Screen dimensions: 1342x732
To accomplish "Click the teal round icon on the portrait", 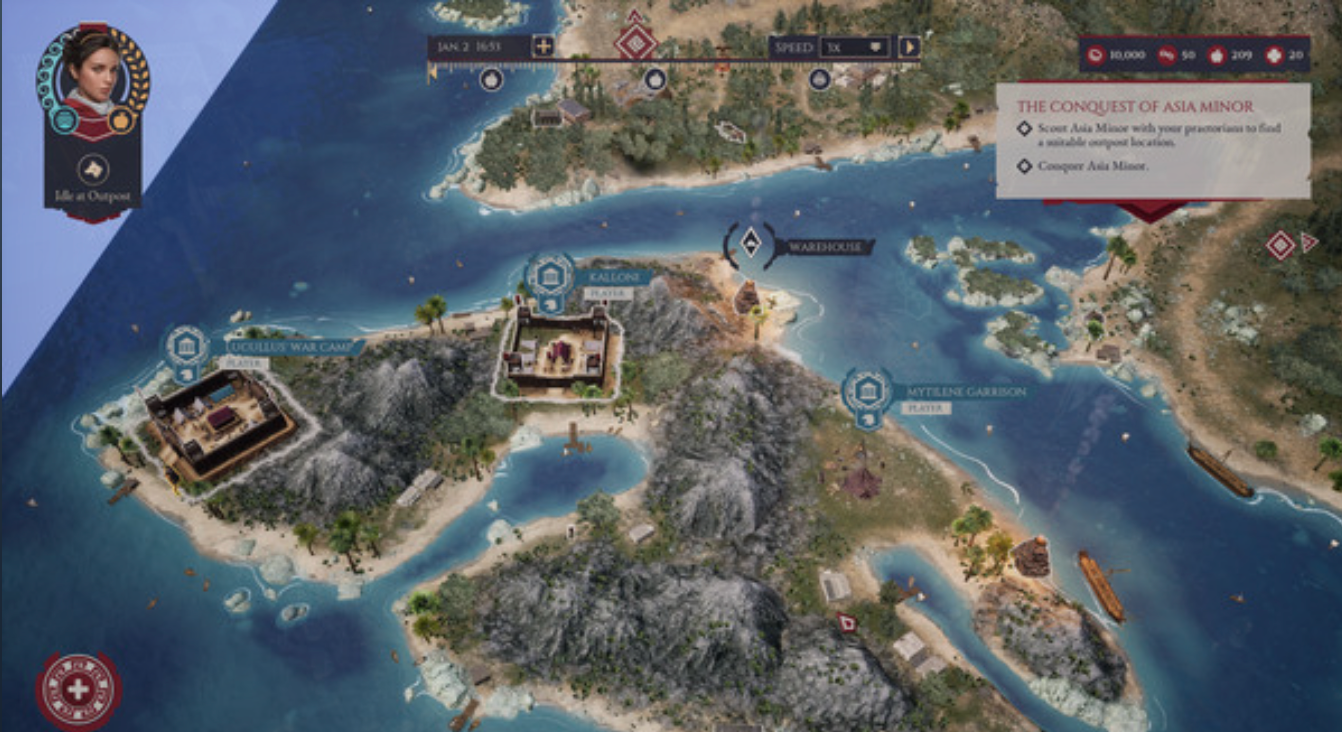I will coord(63,120).
